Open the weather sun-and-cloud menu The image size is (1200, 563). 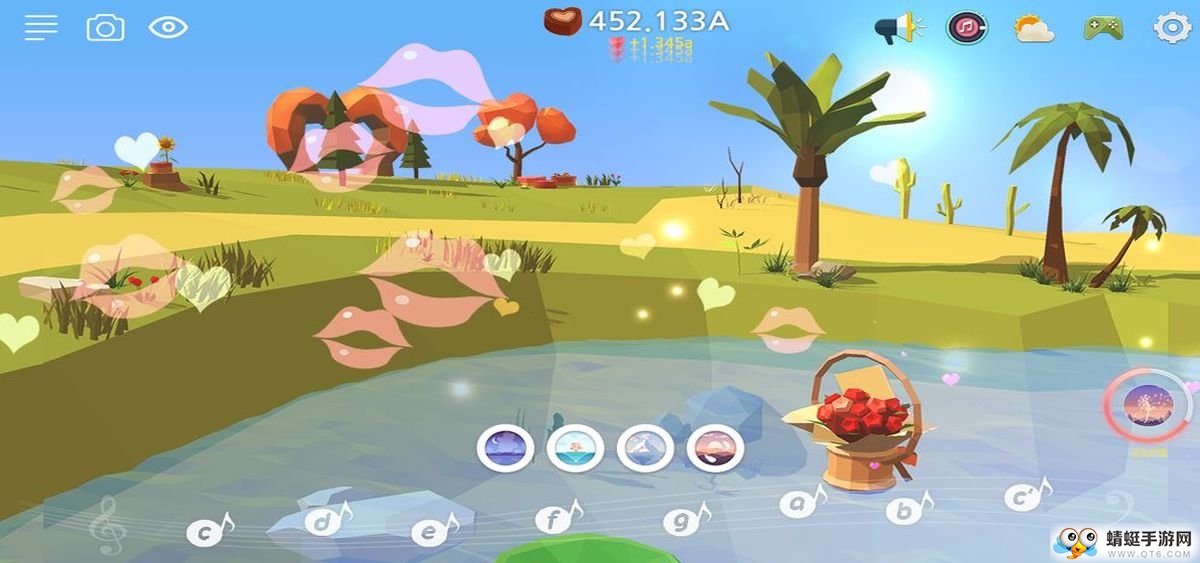1034,28
